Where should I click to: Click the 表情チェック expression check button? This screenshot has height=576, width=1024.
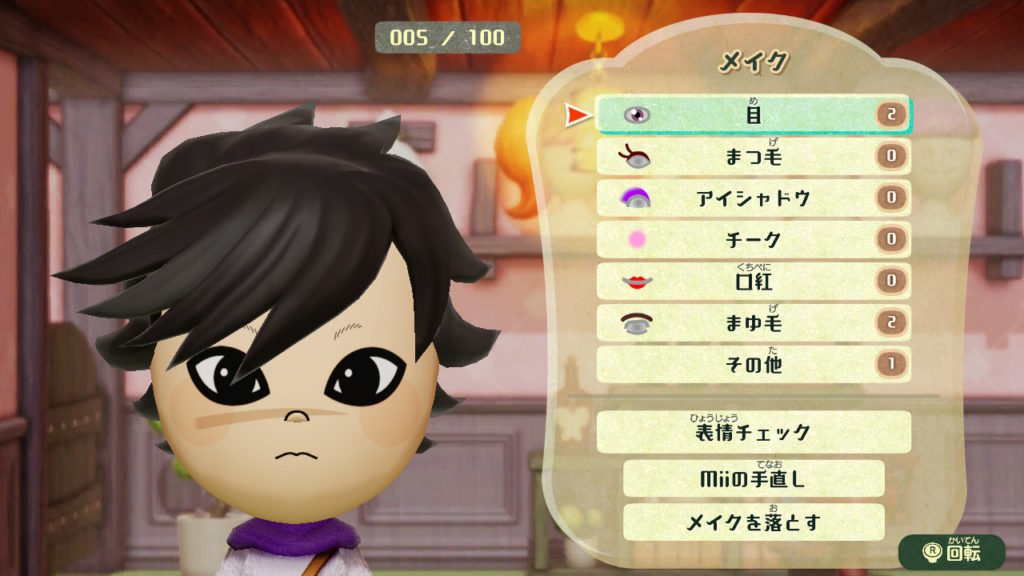tap(753, 432)
